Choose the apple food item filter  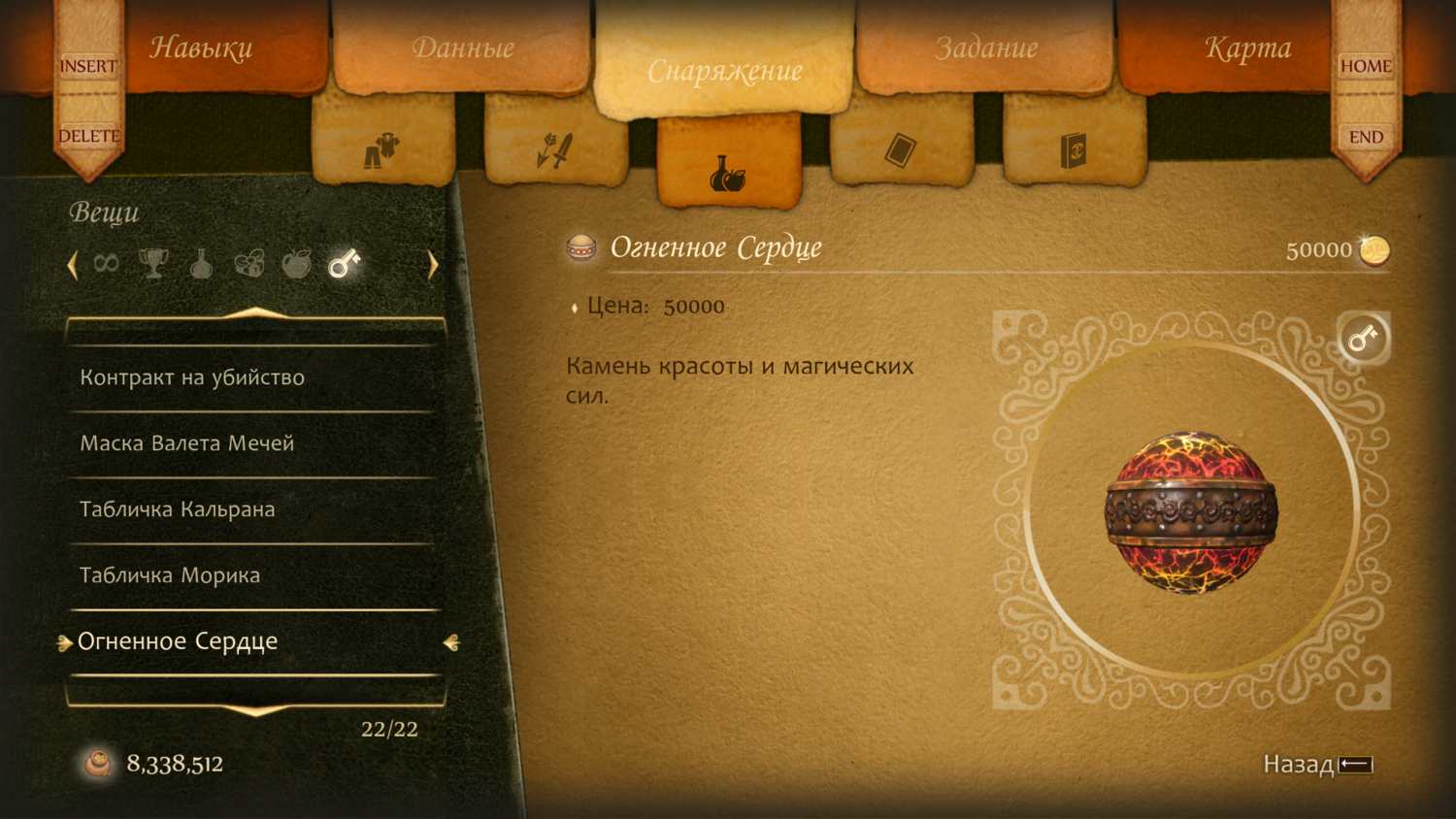pos(296,263)
